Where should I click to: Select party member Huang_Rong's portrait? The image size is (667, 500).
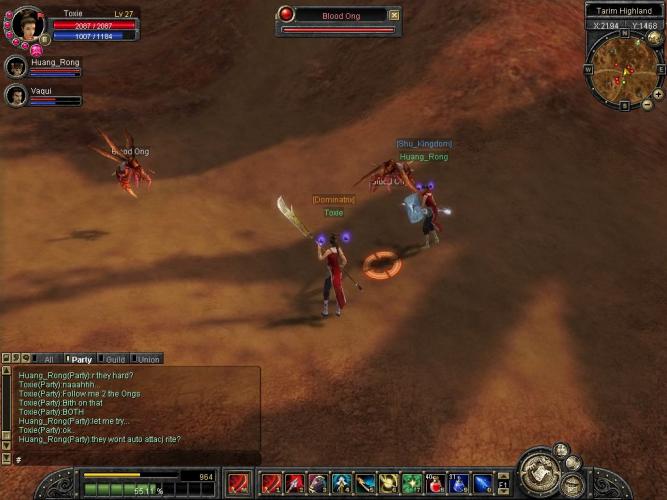[x=16, y=67]
